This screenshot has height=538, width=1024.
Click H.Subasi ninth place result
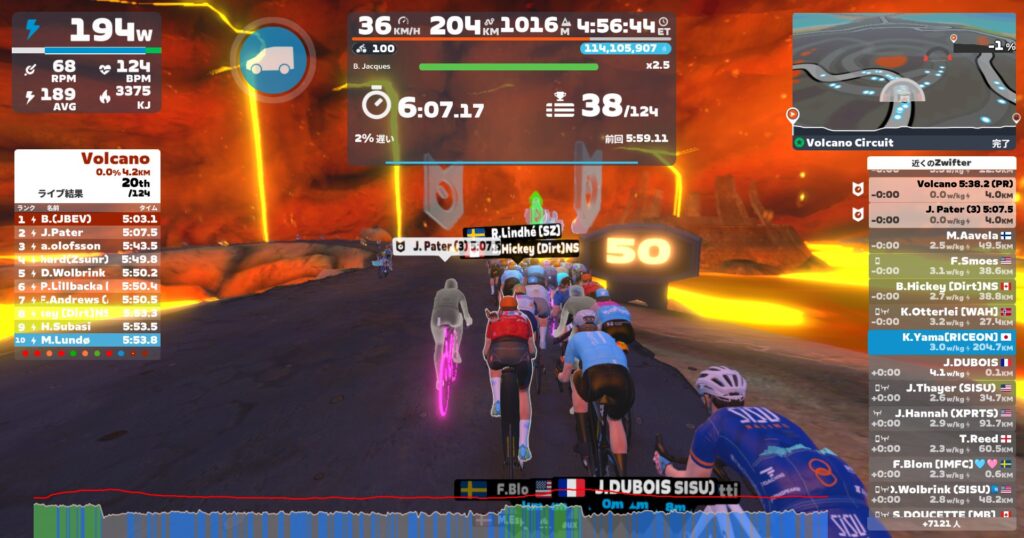tap(87, 326)
